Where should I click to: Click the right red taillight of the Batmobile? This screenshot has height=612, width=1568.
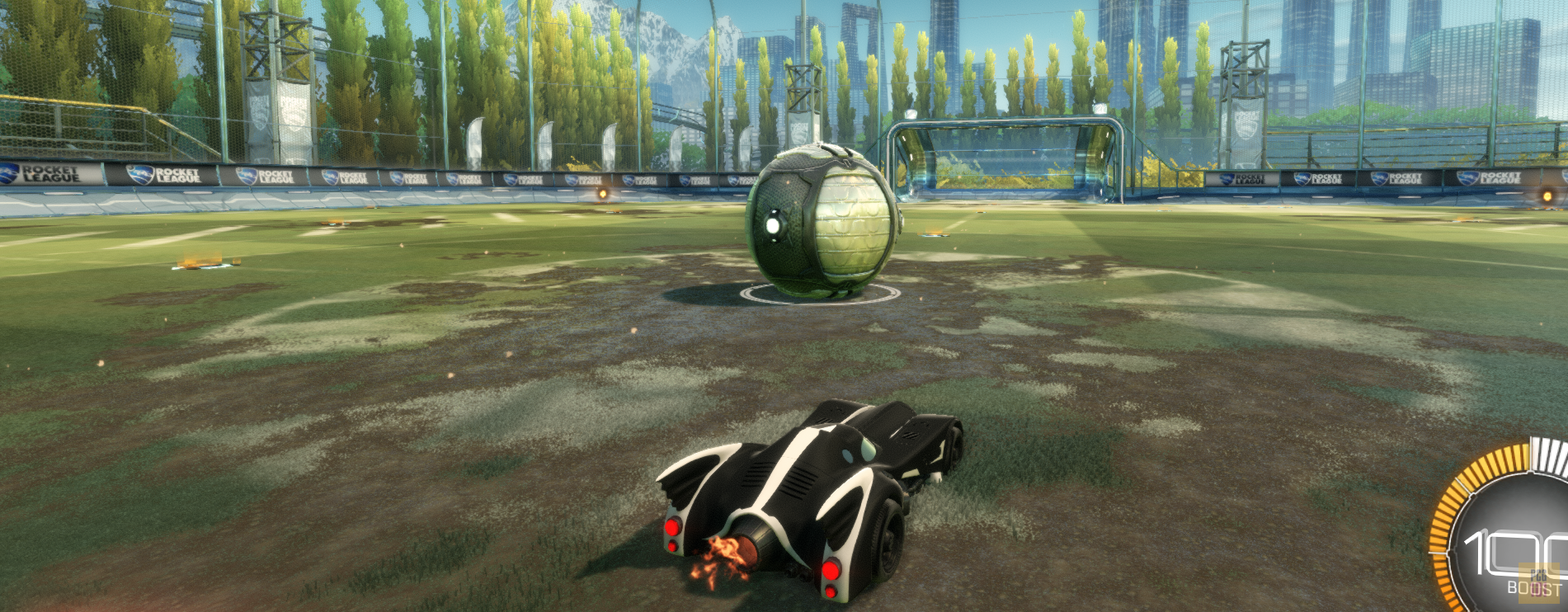tap(831, 568)
